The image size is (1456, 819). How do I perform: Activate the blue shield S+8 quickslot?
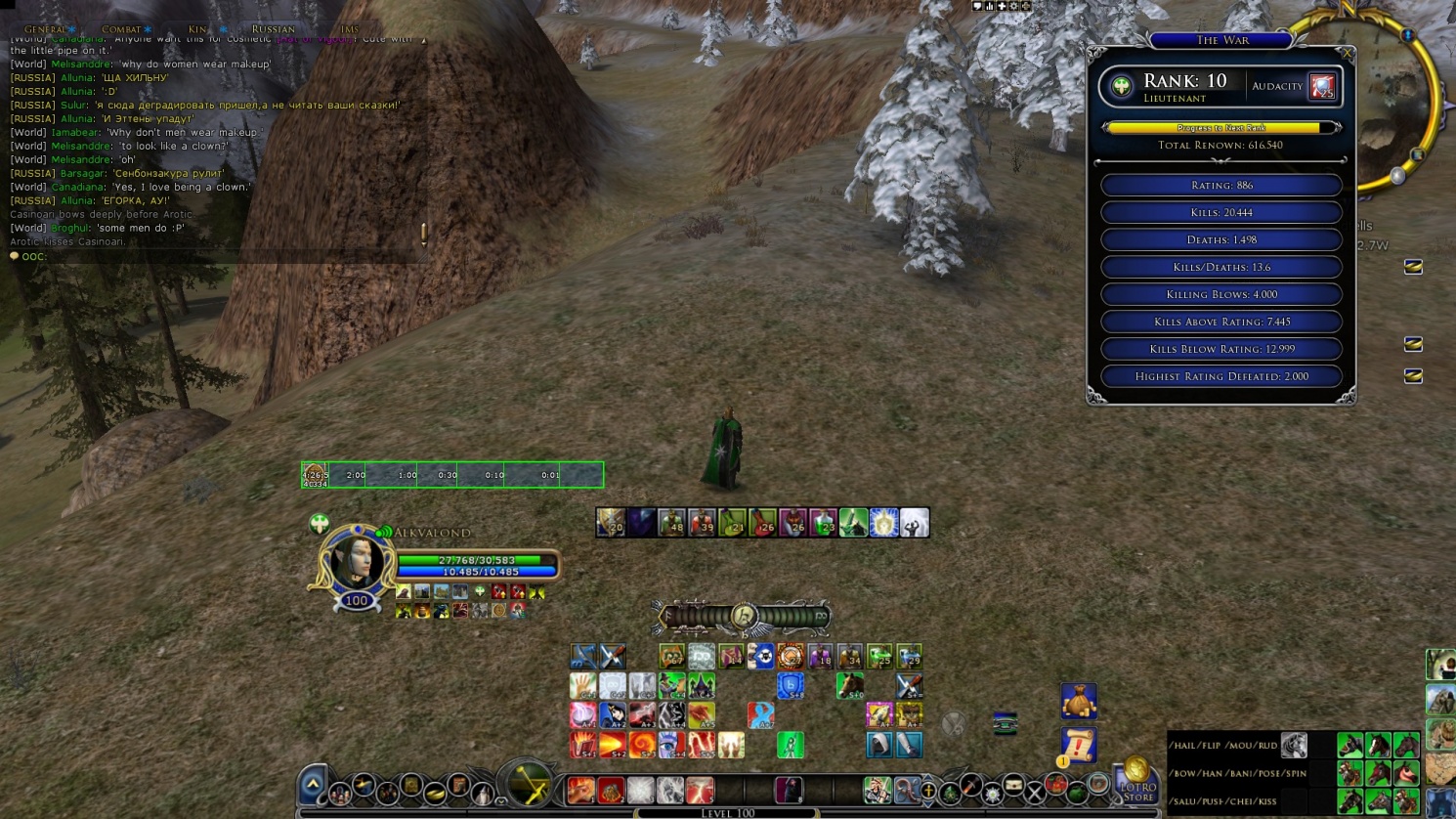click(790, 686)
